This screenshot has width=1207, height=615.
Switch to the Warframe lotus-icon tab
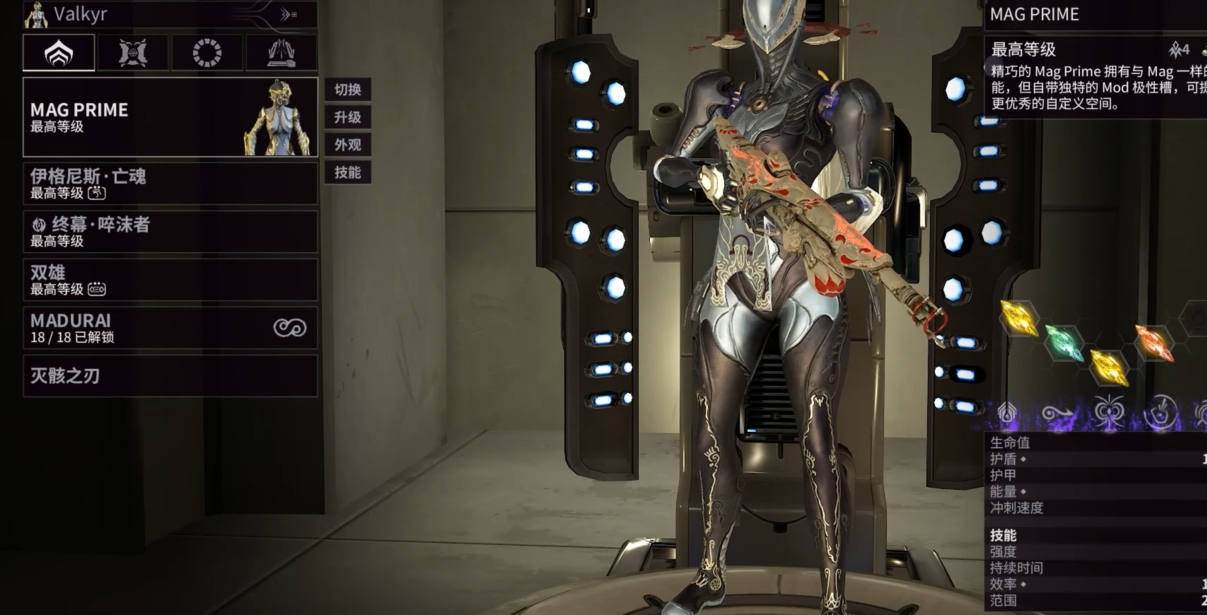click(59, 53)
